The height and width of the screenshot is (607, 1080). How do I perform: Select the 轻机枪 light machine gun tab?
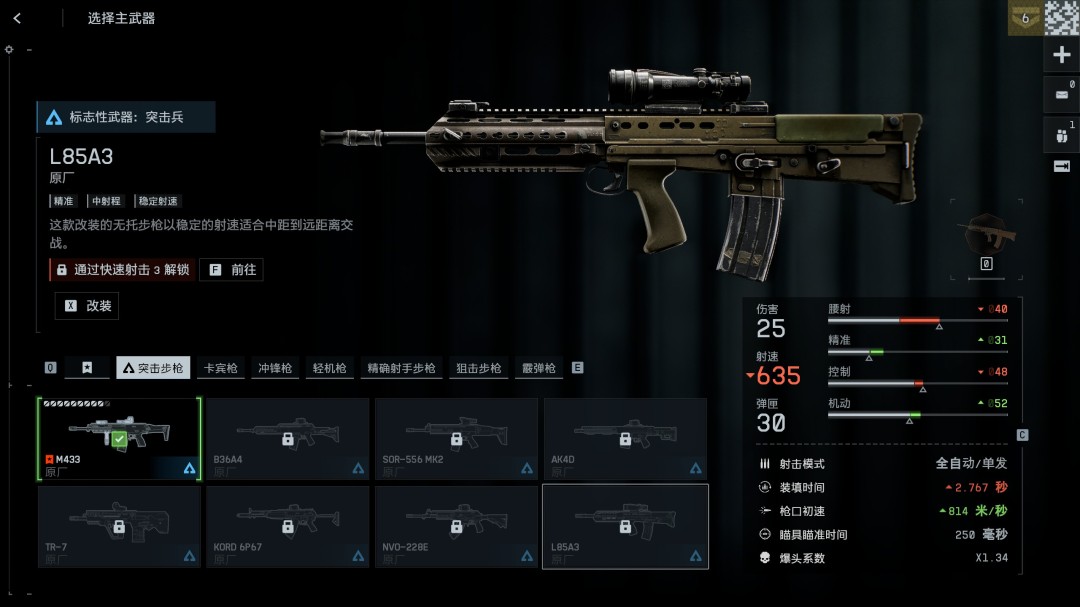tap(329, 368)
